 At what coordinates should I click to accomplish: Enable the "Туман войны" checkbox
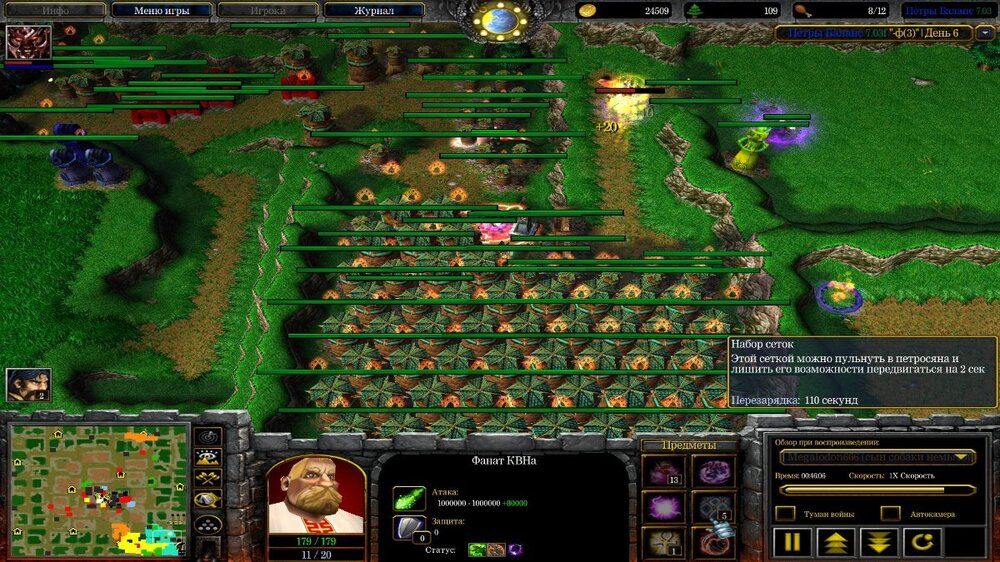[786, 513]
